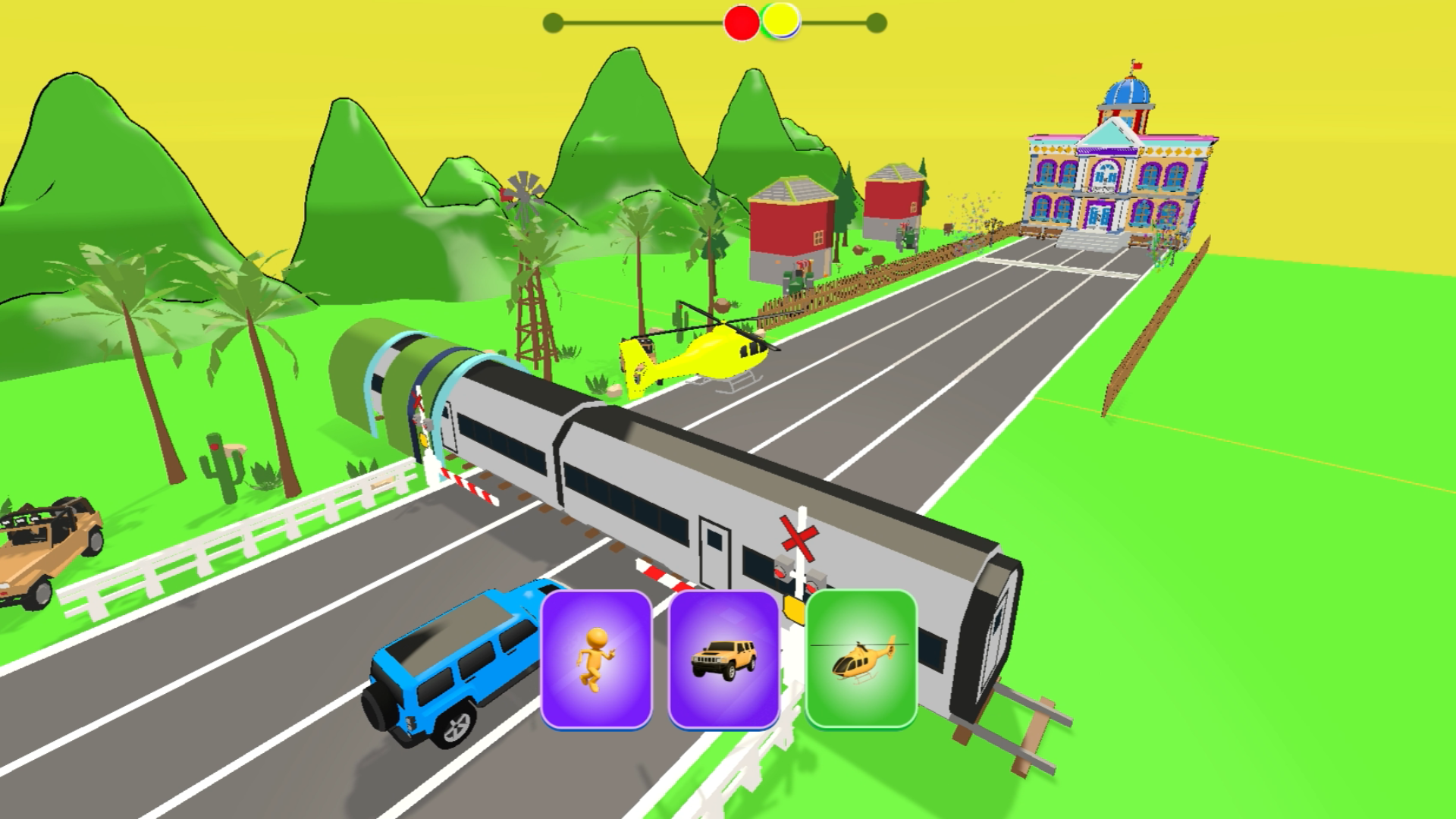
Task: Activate the helicopter transform card
Action: point(861,659)
